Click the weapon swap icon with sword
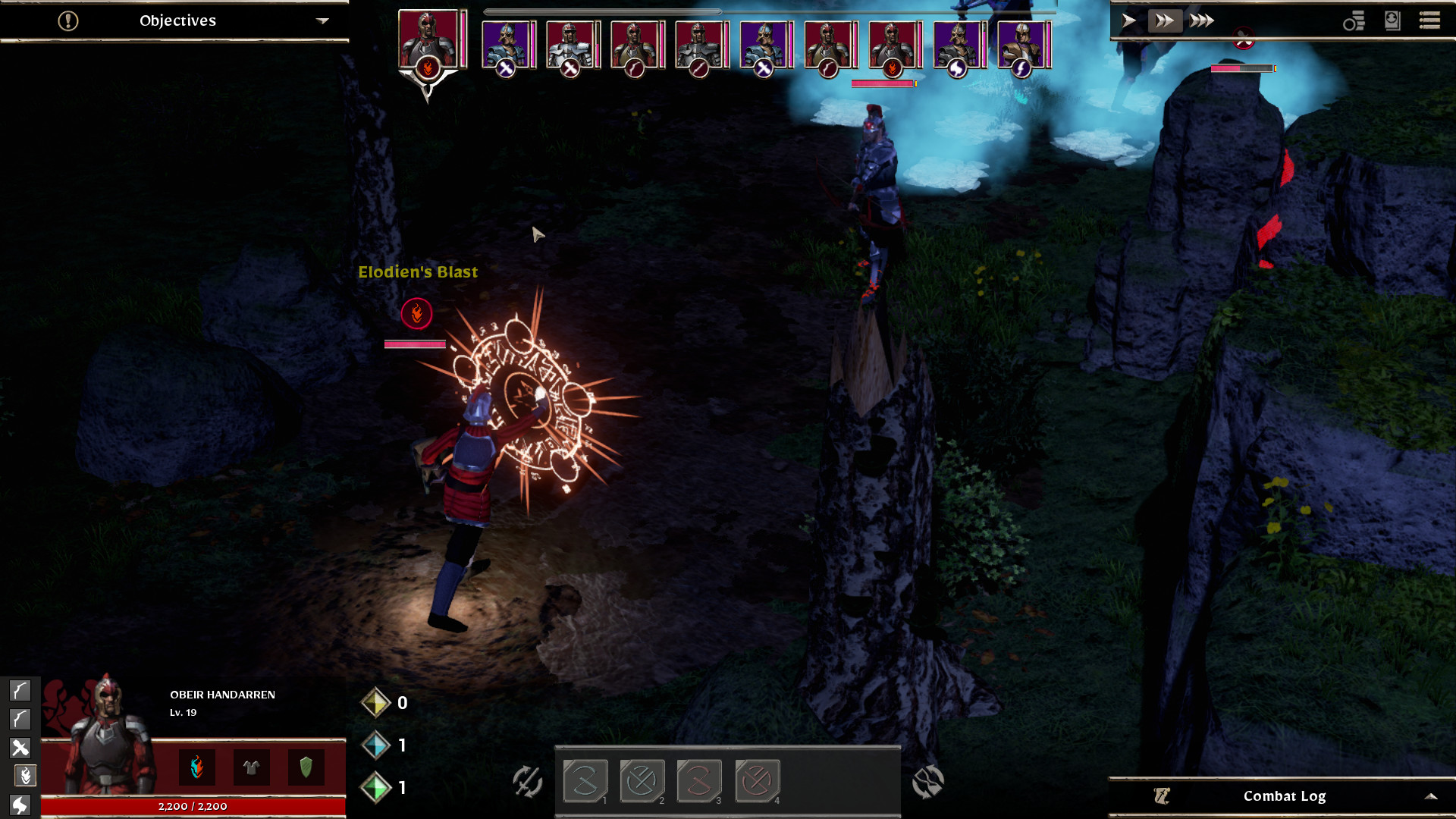 click(x=527, y=781)
